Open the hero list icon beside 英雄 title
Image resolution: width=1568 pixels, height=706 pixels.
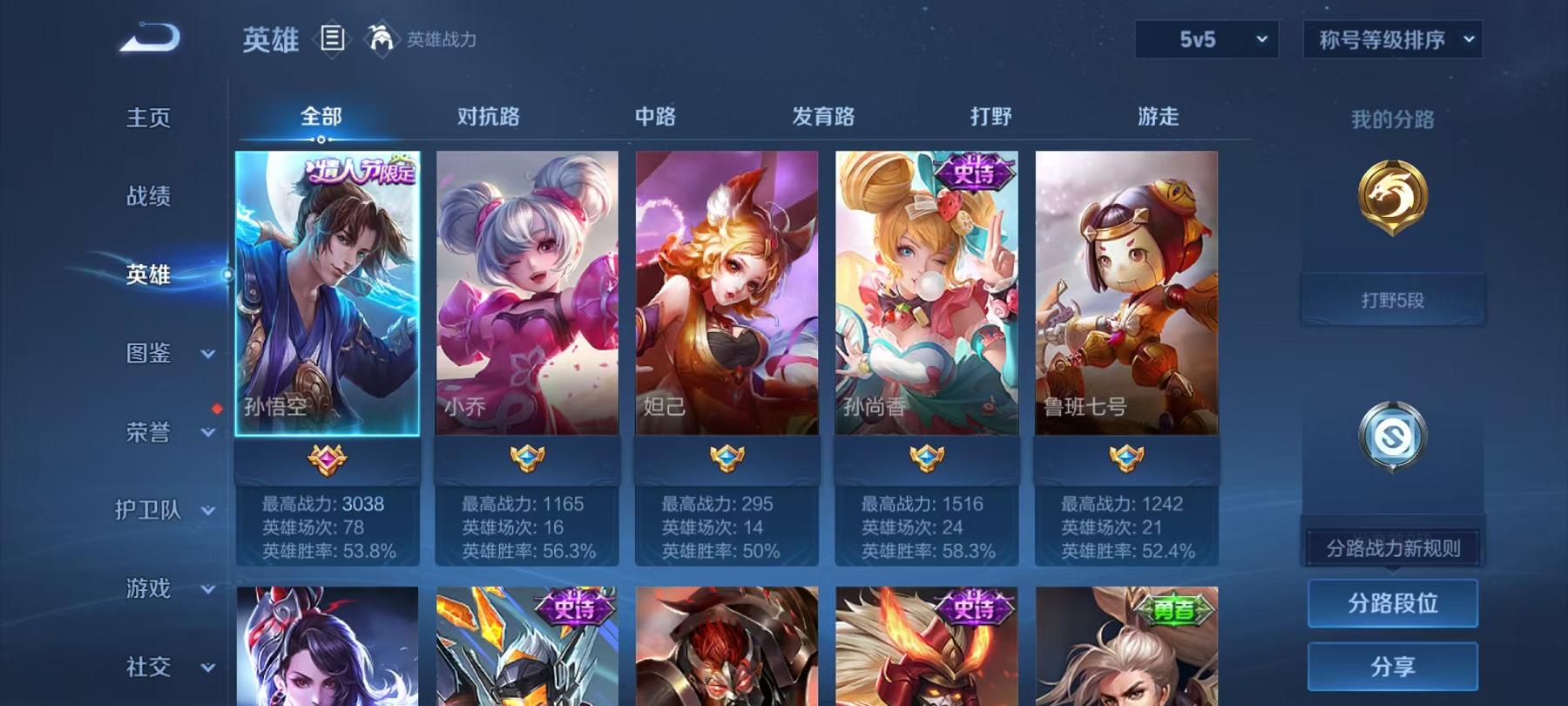coord(334,38)
